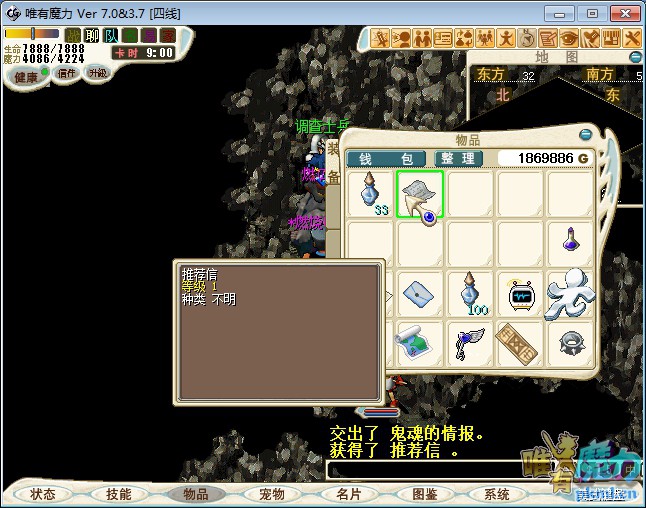The height and width of the screenshot is (508, 646).
Task: Select the winged blue gem accessory
Action: coord(470,343)
